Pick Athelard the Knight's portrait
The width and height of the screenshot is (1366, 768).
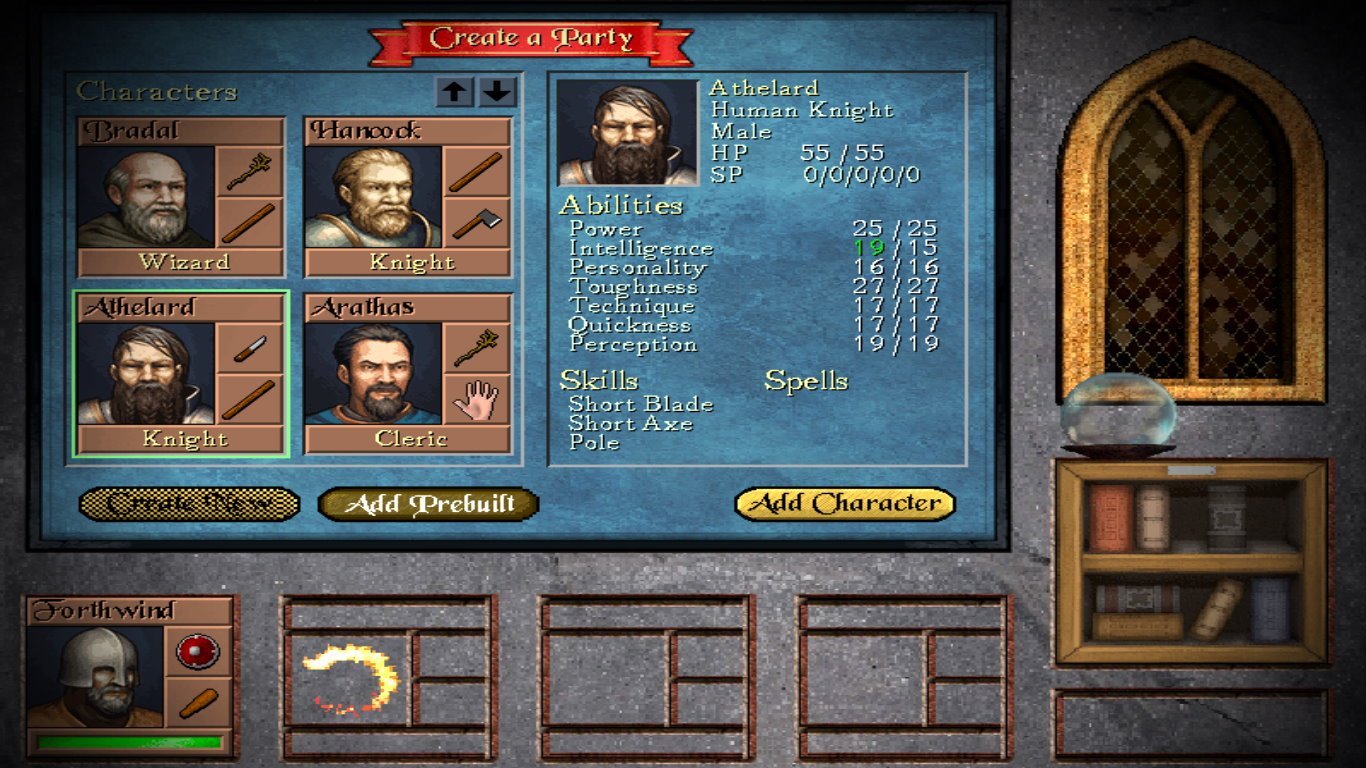pyautogui.click(x=146, y=373)
